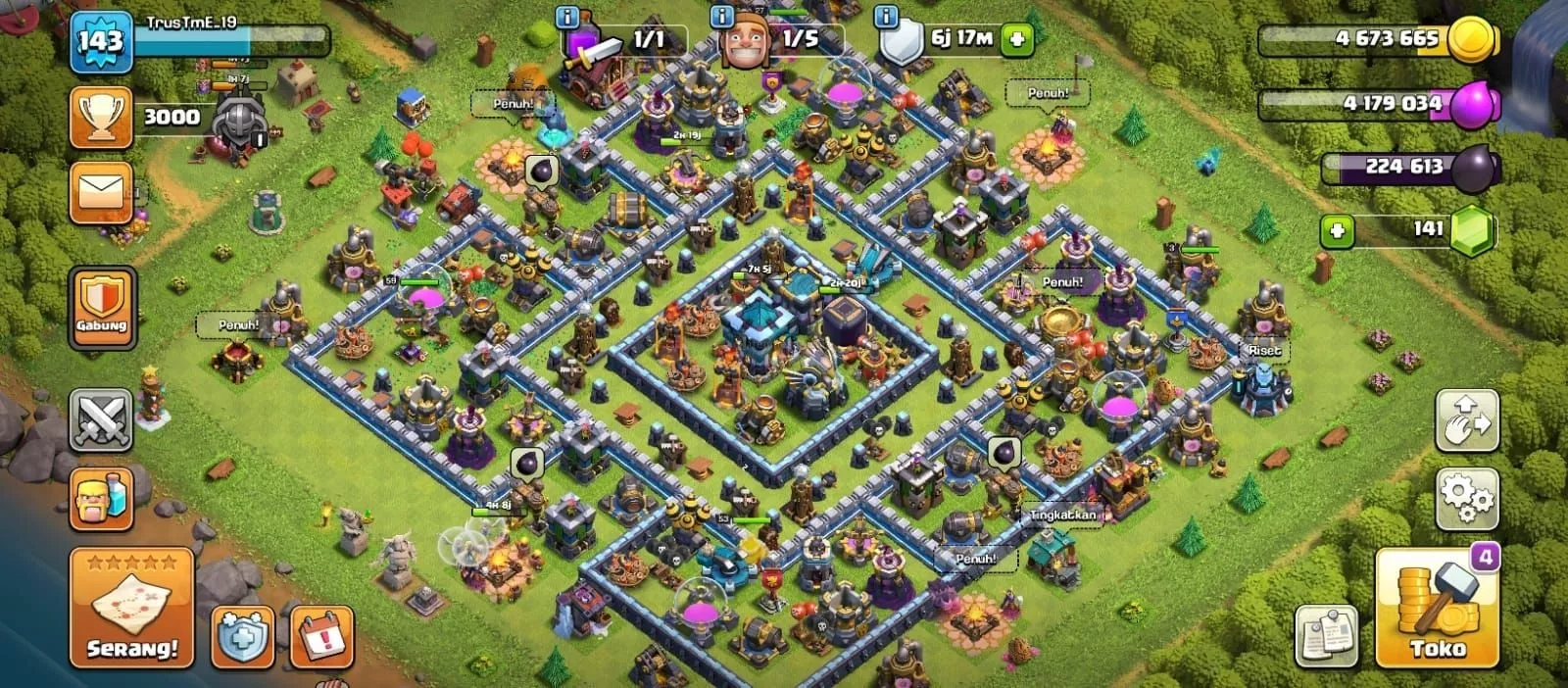Click the green plus next to shield timer

(1018, 39)
